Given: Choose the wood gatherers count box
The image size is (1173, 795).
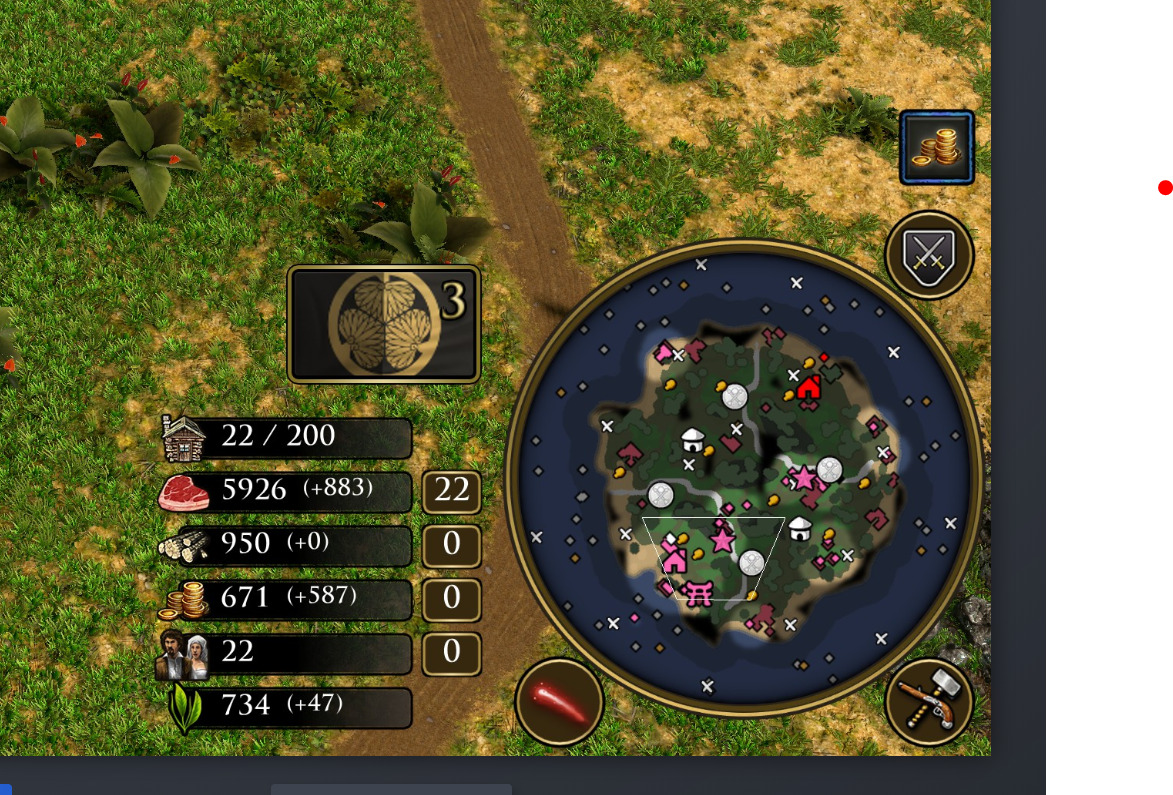Looking at the screenshot, I should pyautogui.click(x=451, y=545).
